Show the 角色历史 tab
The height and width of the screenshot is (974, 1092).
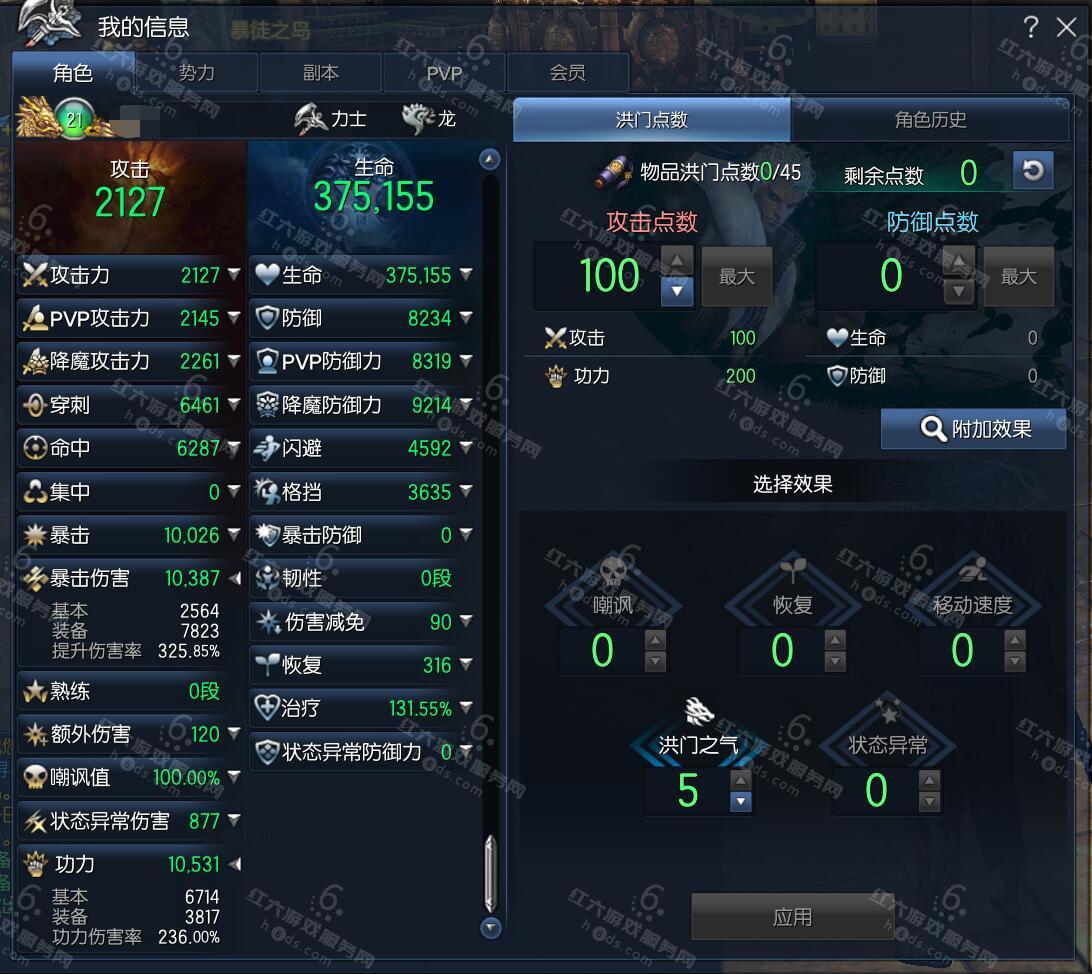(x=930, y=120)
